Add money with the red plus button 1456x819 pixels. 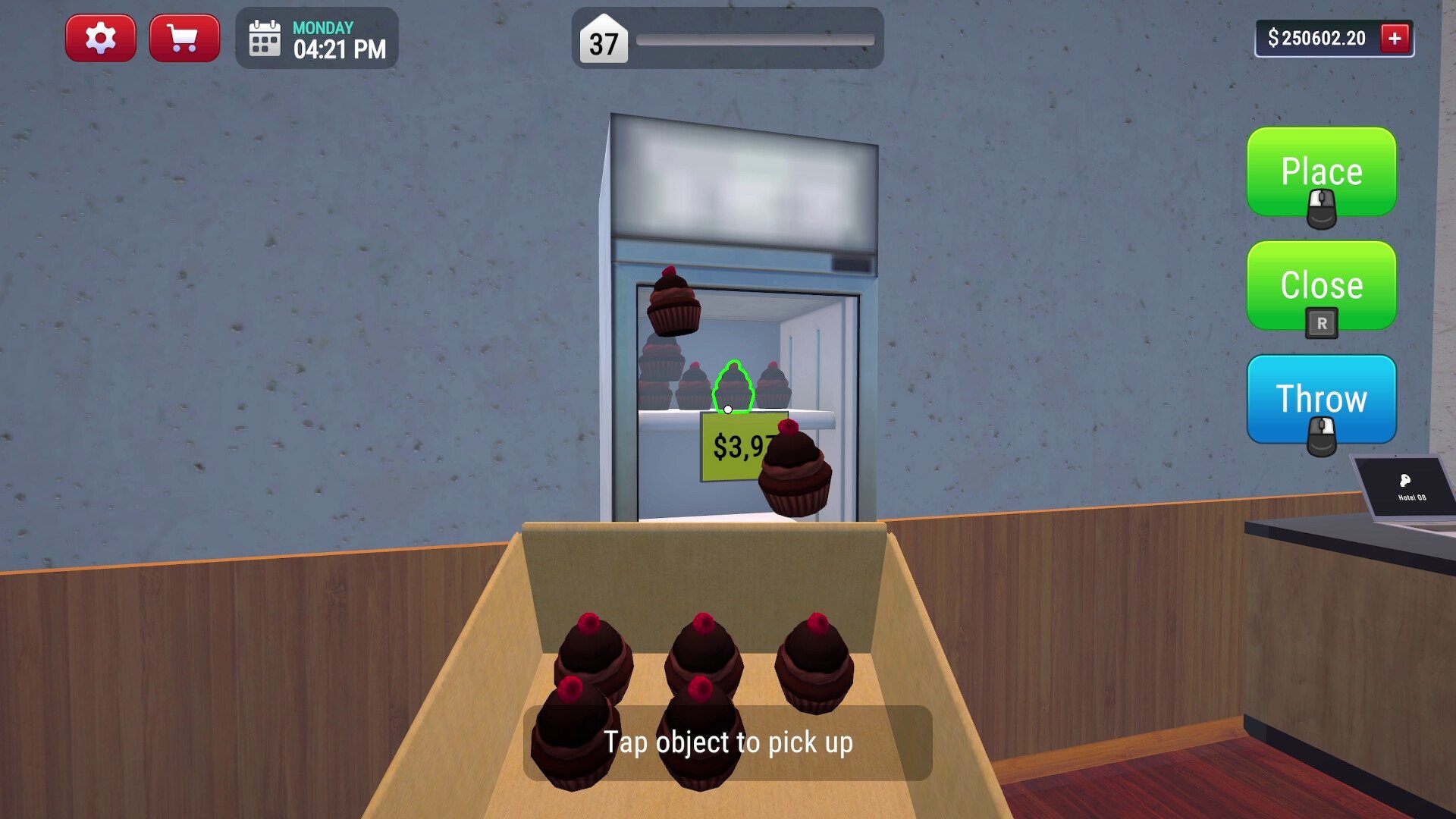(x=1395, y=38)
